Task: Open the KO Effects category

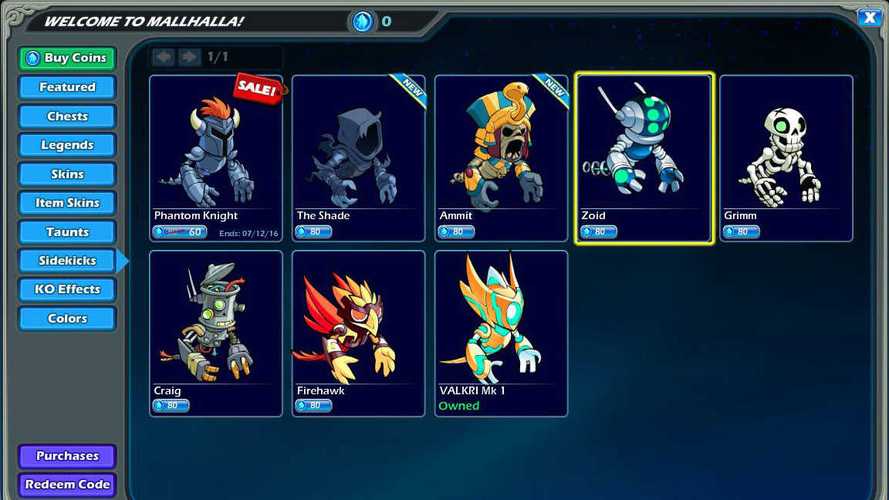Action: [67, 290]
